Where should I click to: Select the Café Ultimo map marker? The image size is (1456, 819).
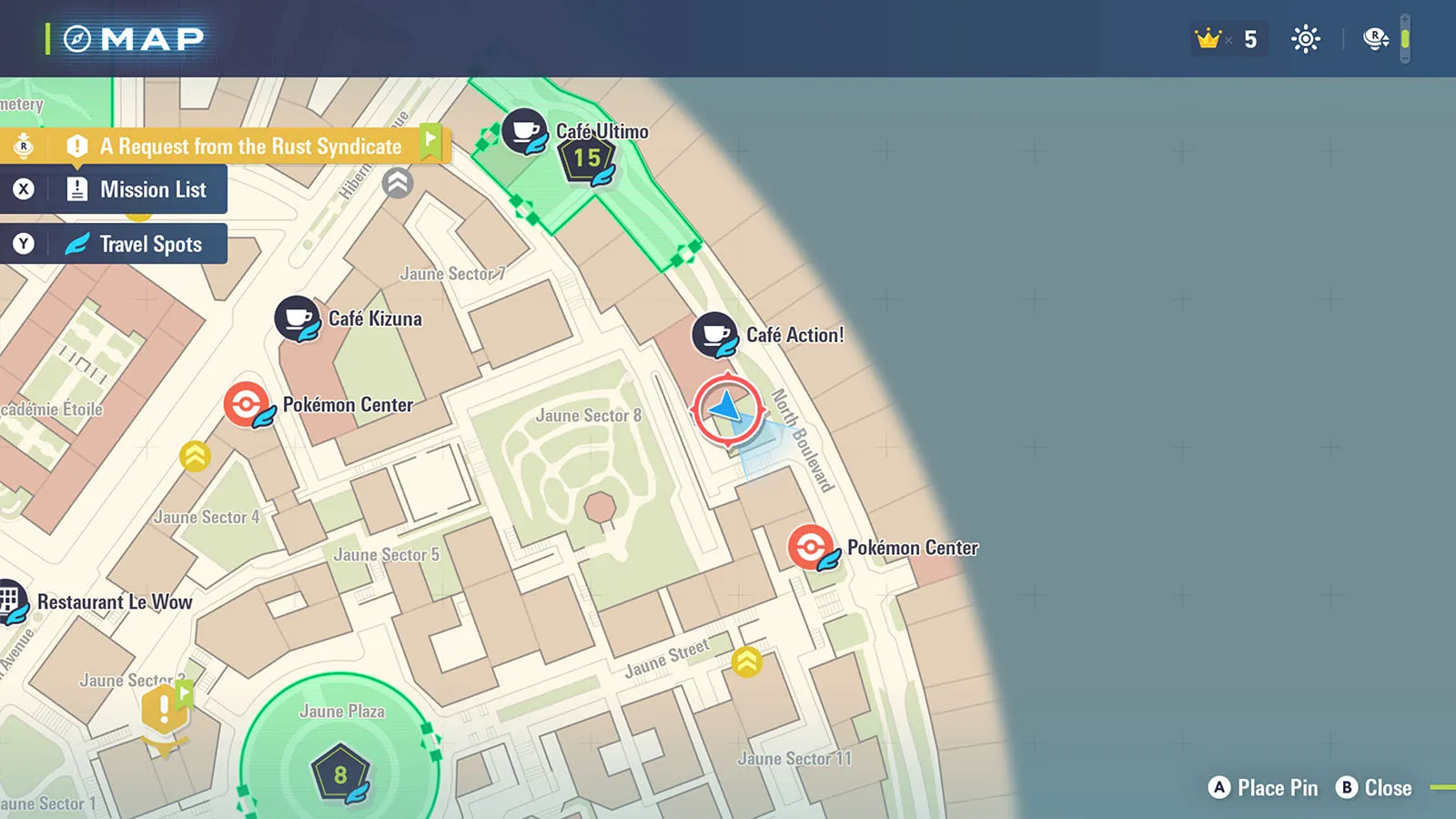(x=524, y=131)
